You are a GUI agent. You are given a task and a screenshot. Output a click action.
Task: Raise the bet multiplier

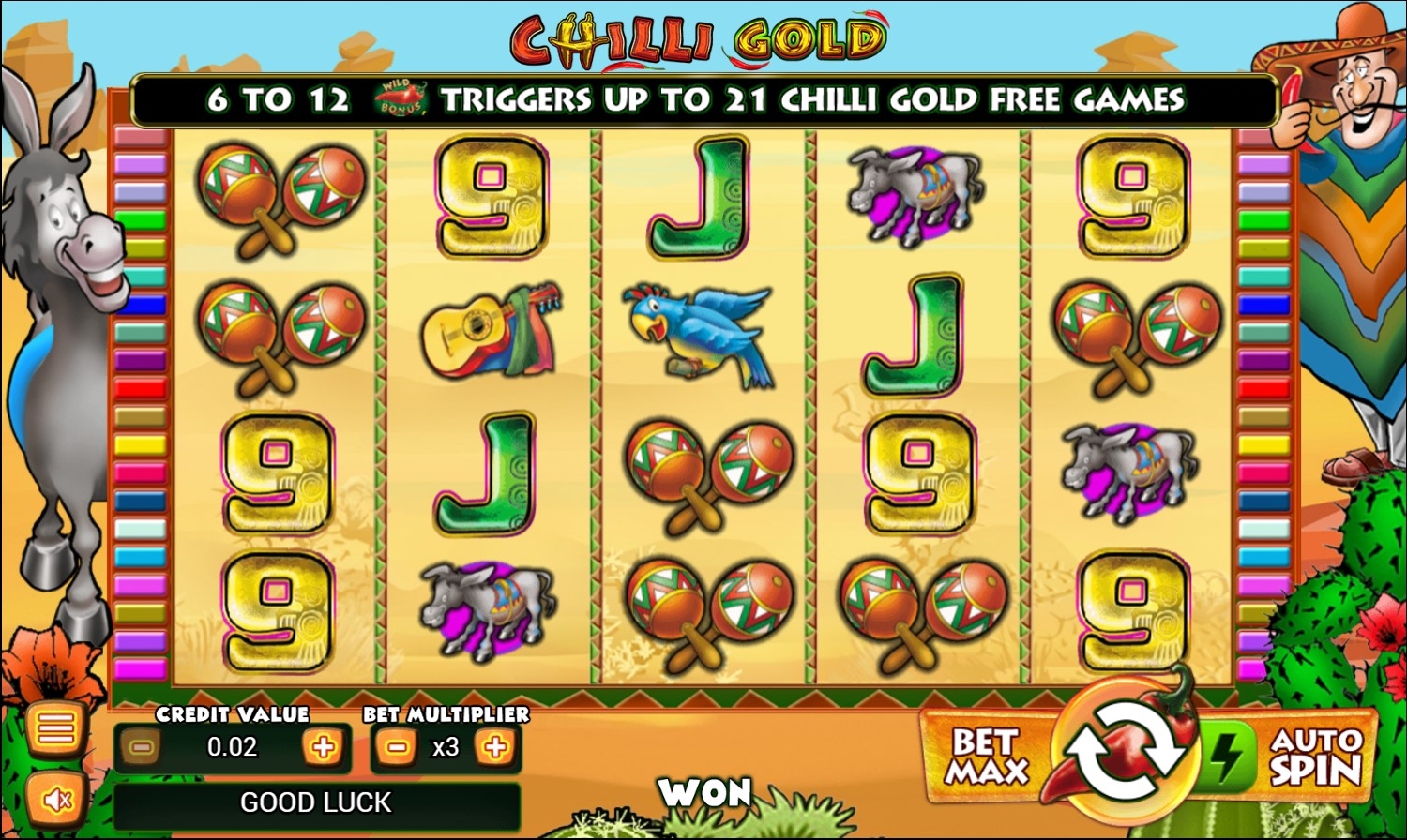[x=495, y=747]
